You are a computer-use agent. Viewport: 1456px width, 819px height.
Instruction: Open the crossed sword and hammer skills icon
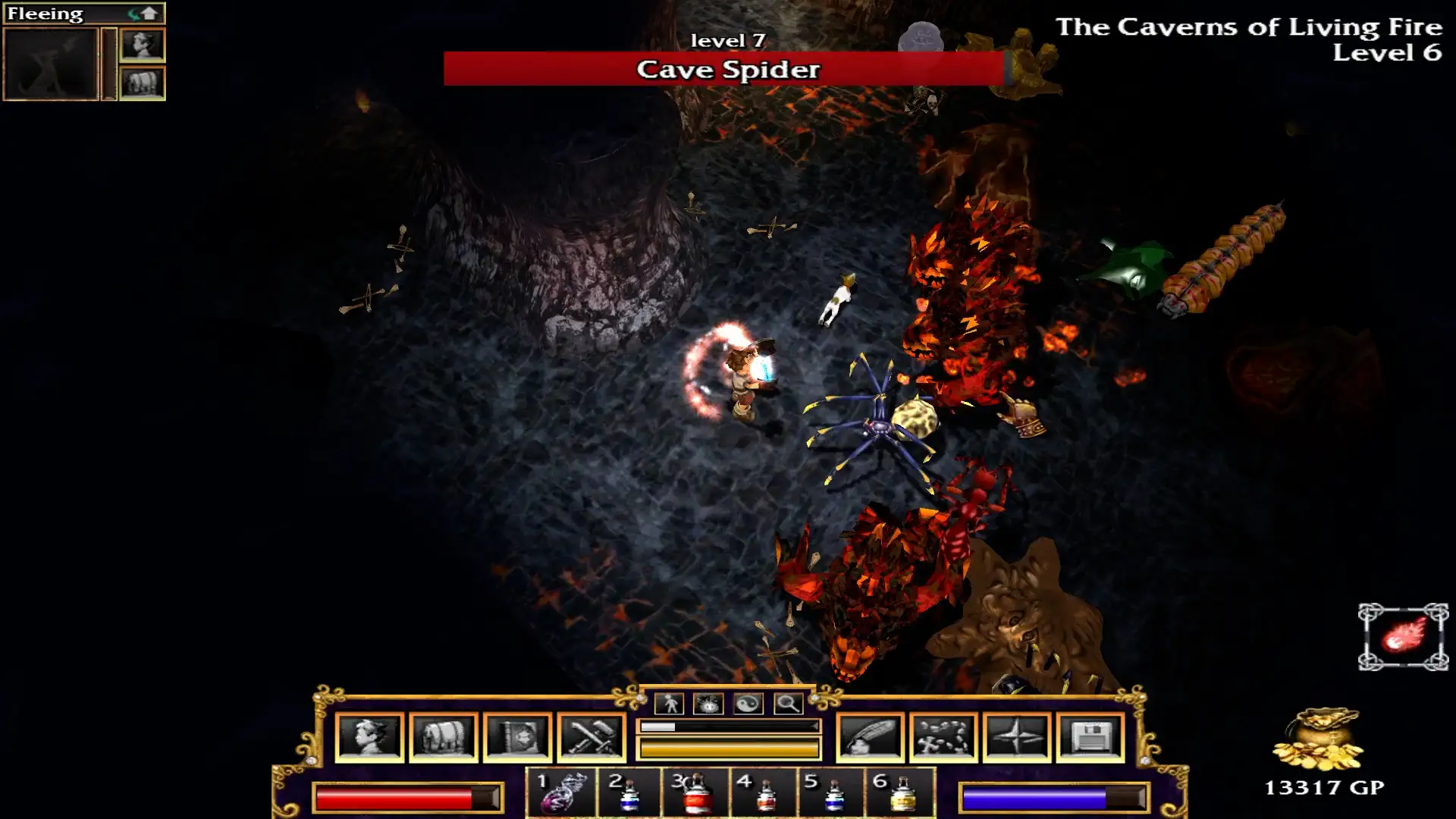[591, 737]
